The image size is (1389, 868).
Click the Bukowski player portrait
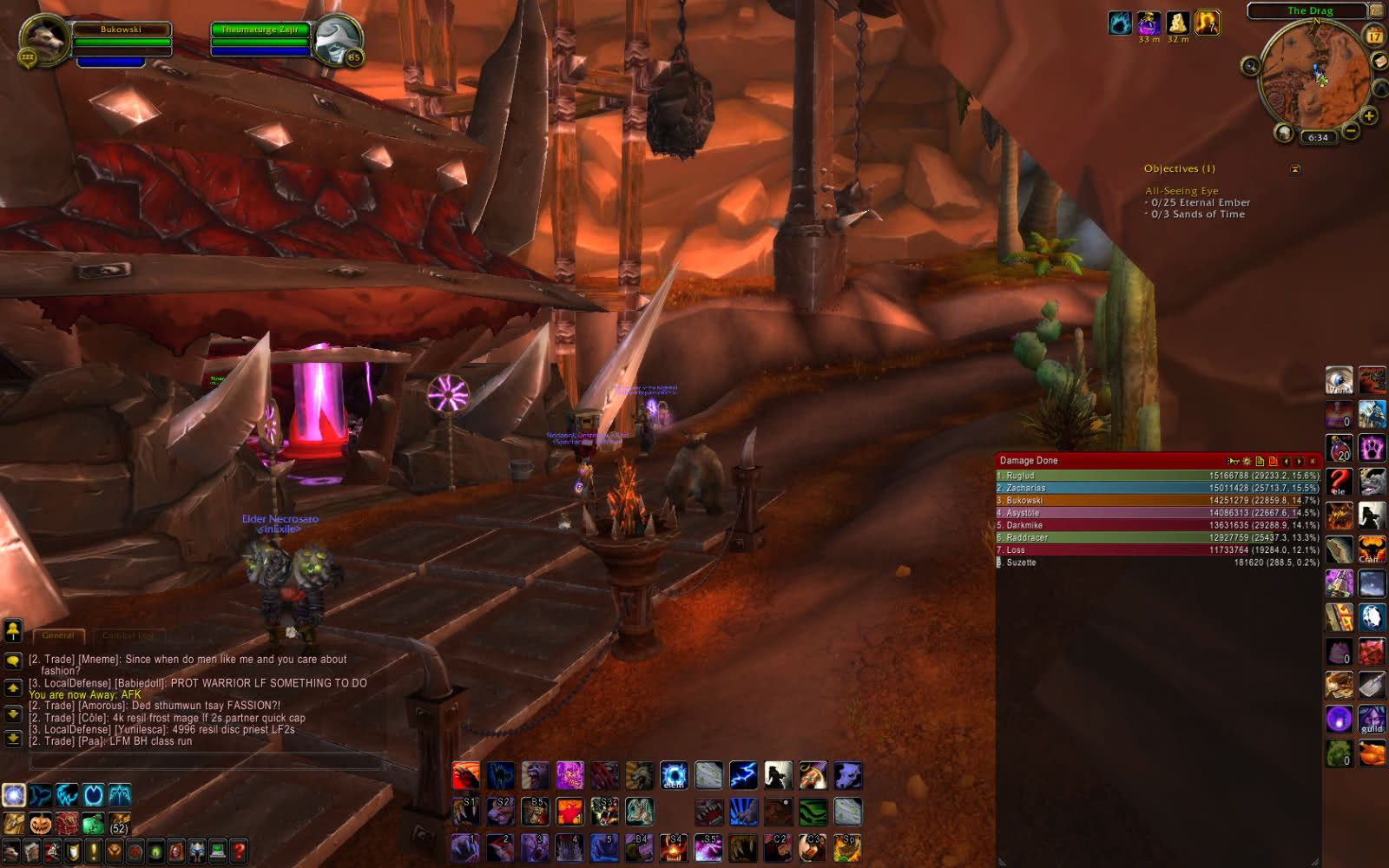pyautogui.click(x=44, y=39)
